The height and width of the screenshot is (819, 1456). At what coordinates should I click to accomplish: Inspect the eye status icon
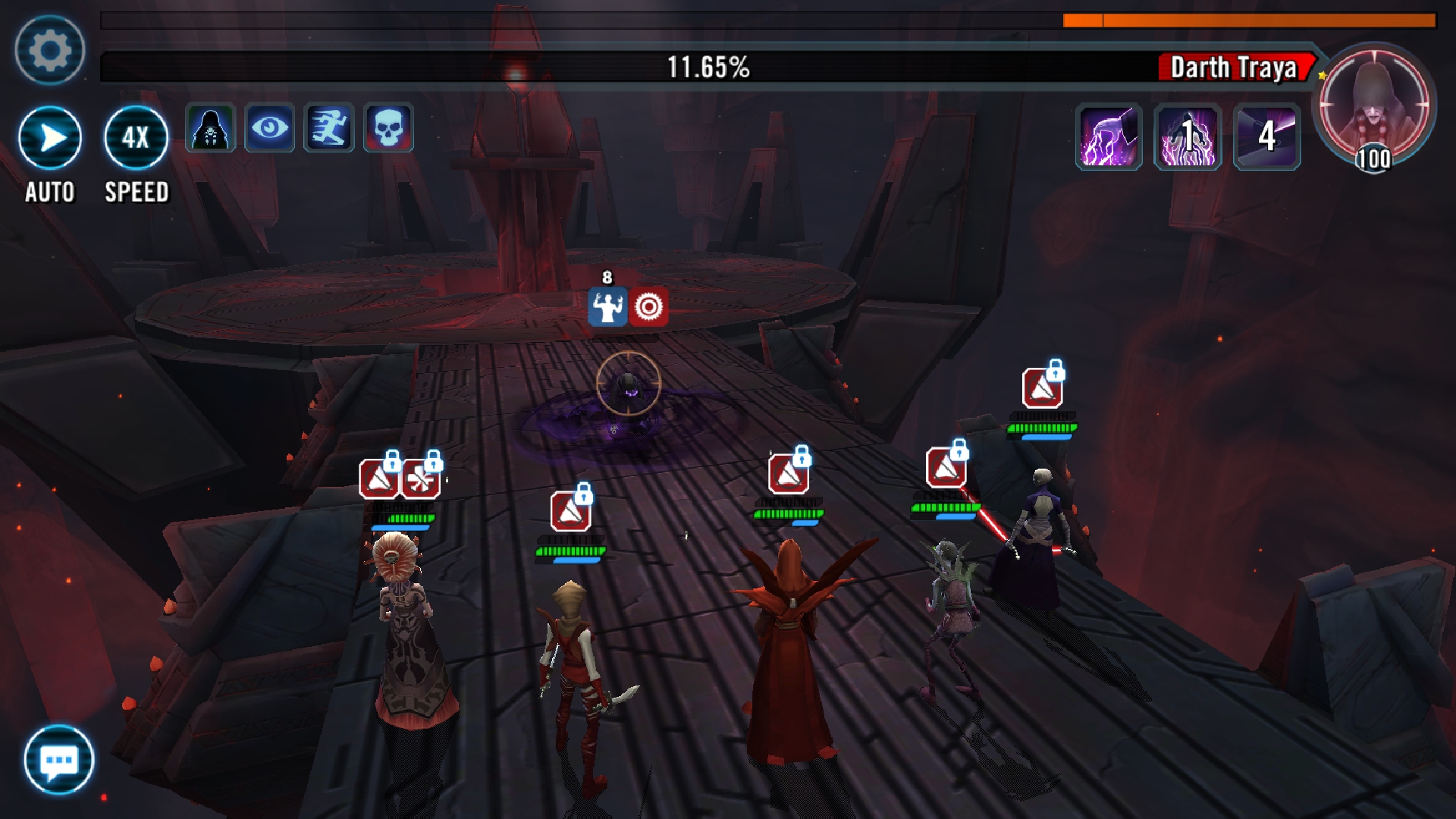[x=269, y=128]
